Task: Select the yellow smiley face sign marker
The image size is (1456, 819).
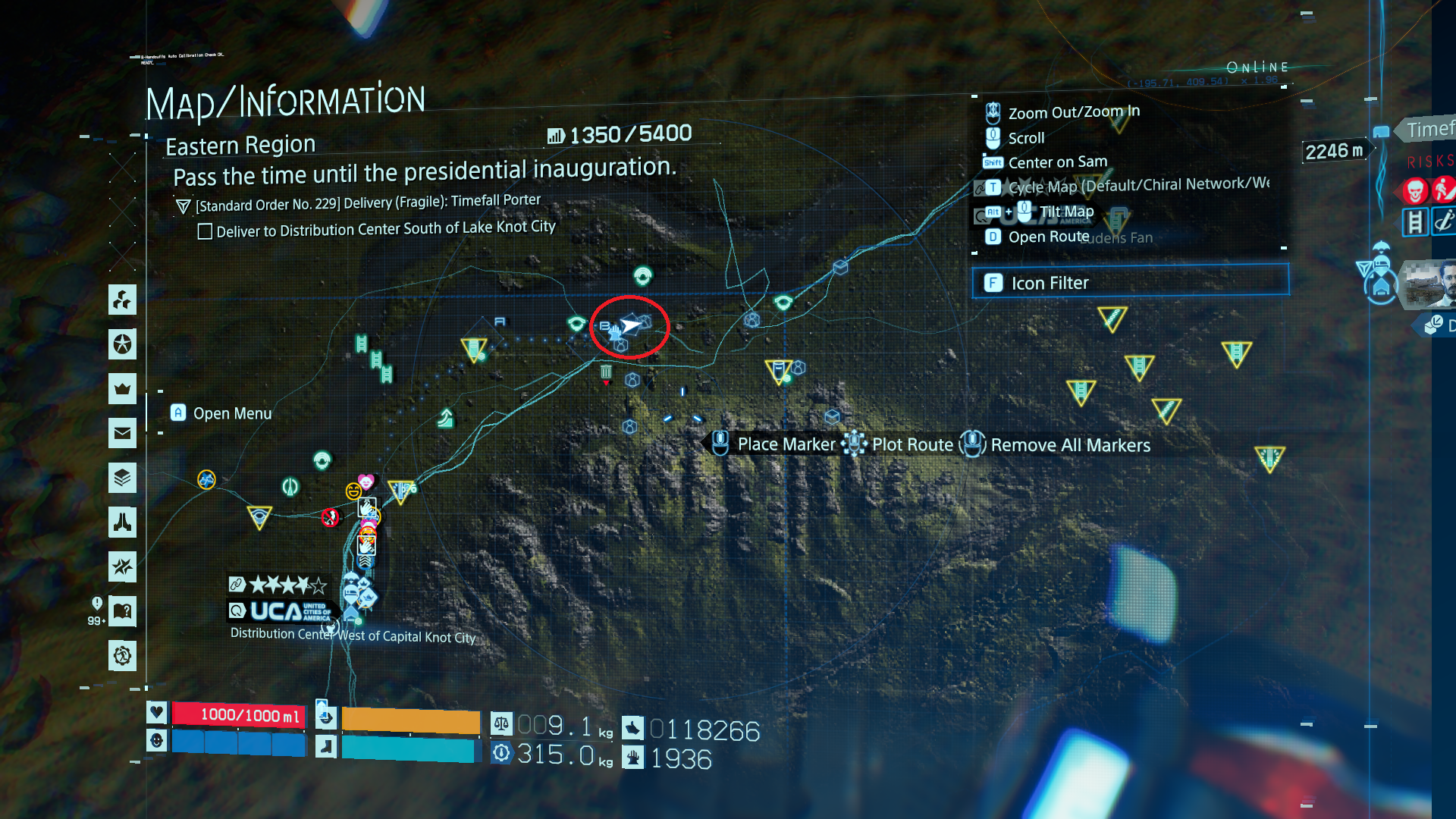Action: point(353,491)
